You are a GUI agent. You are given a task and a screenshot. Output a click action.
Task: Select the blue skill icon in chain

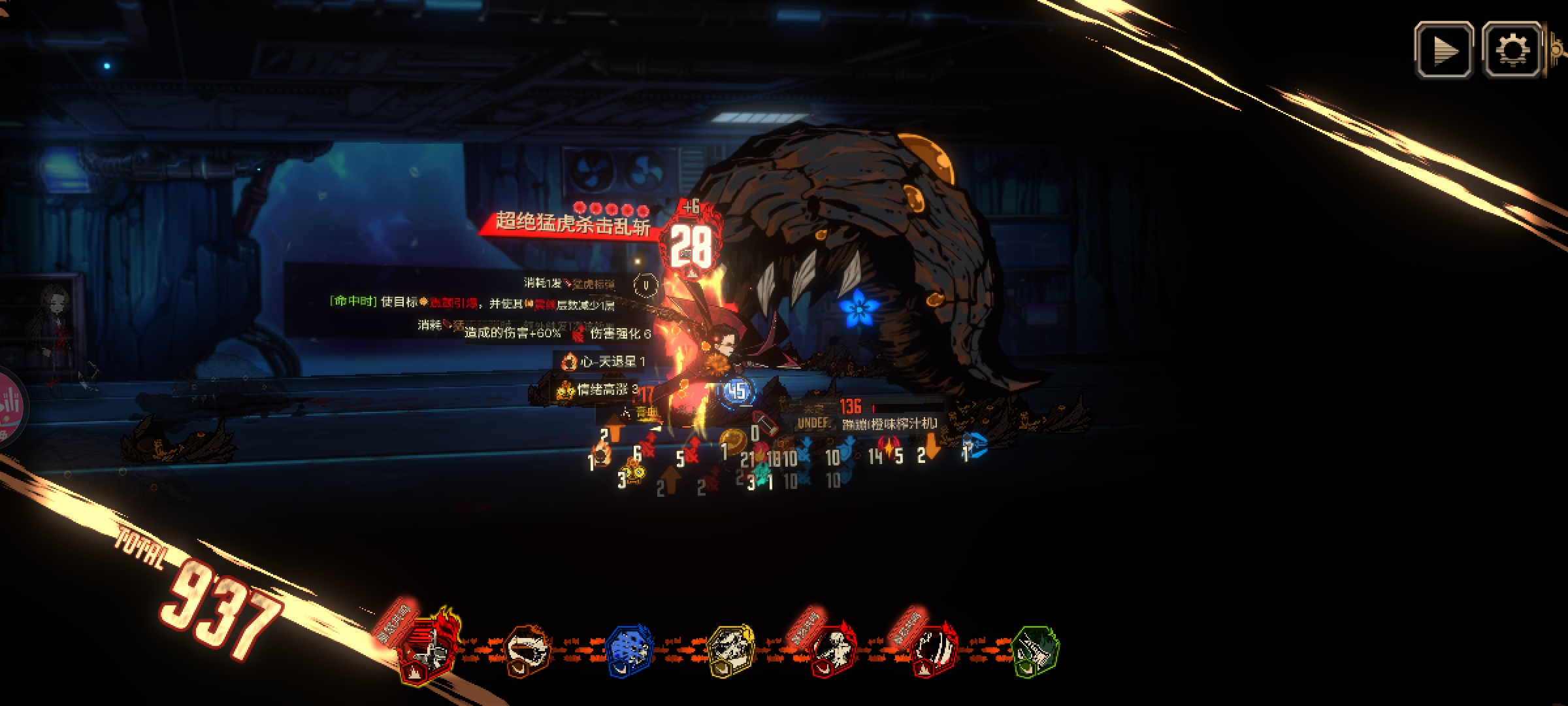pyautogui.click(x=629, y=651)
